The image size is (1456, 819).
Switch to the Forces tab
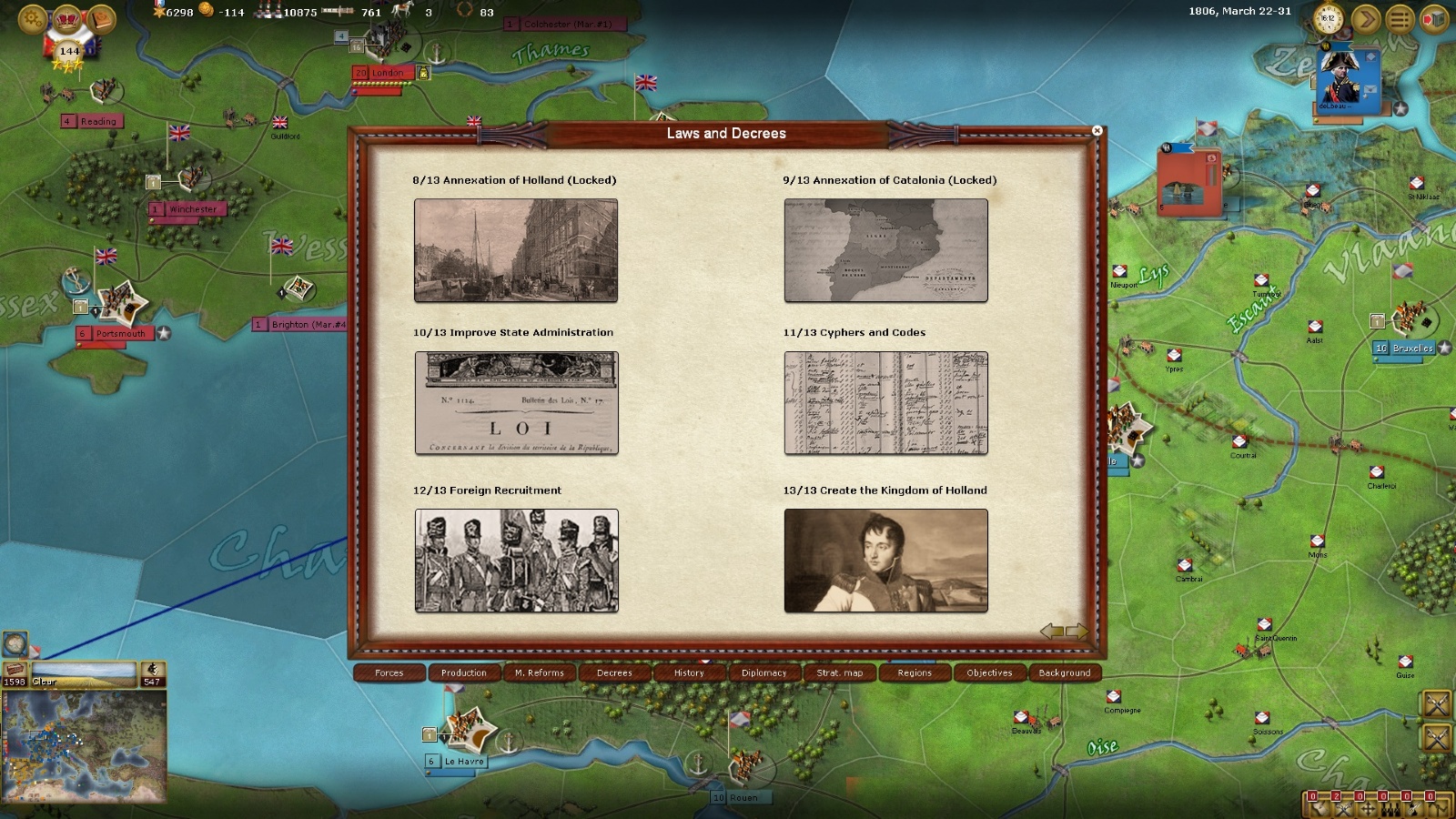point(389,673)
